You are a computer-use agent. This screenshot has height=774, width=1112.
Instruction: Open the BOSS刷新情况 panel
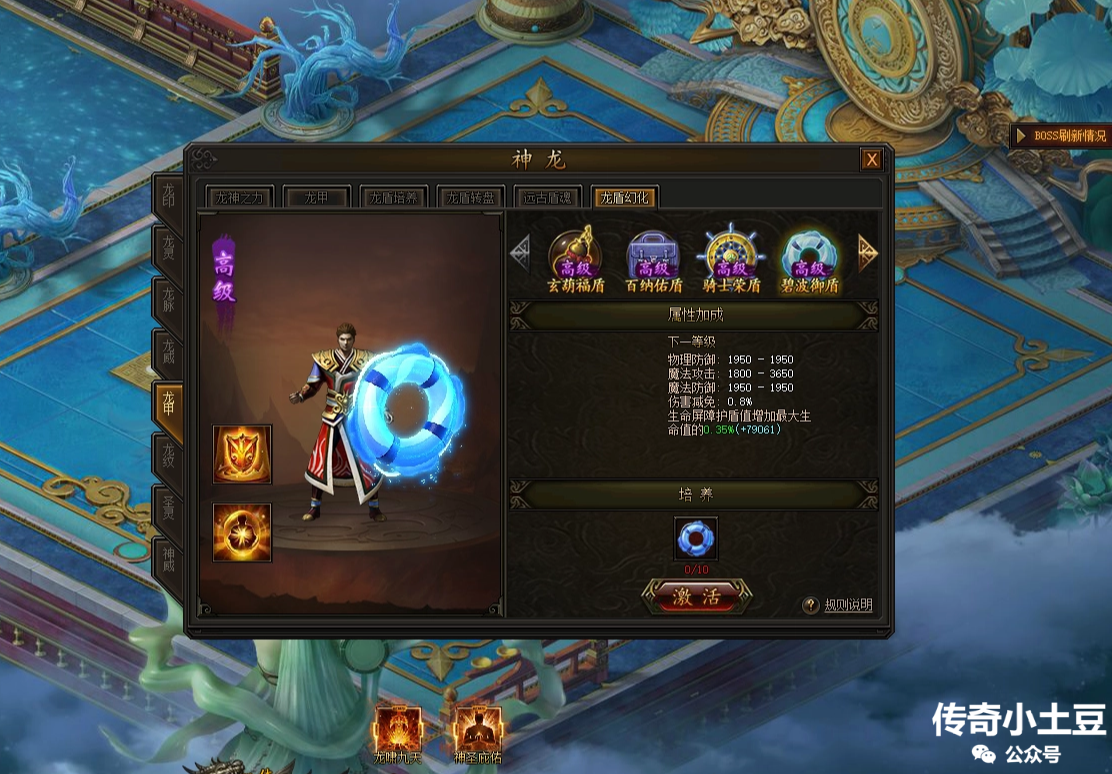click(x=1062, y=136)
